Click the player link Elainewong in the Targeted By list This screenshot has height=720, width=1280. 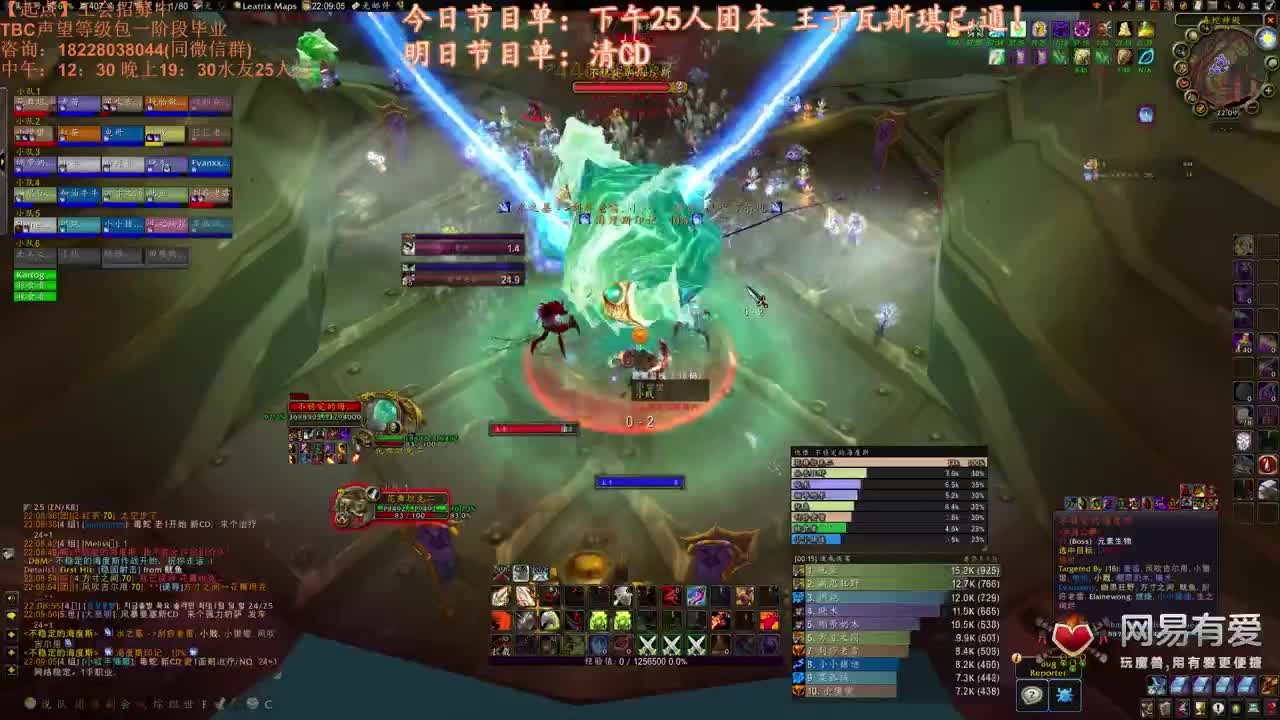[x=1108, y=597]
